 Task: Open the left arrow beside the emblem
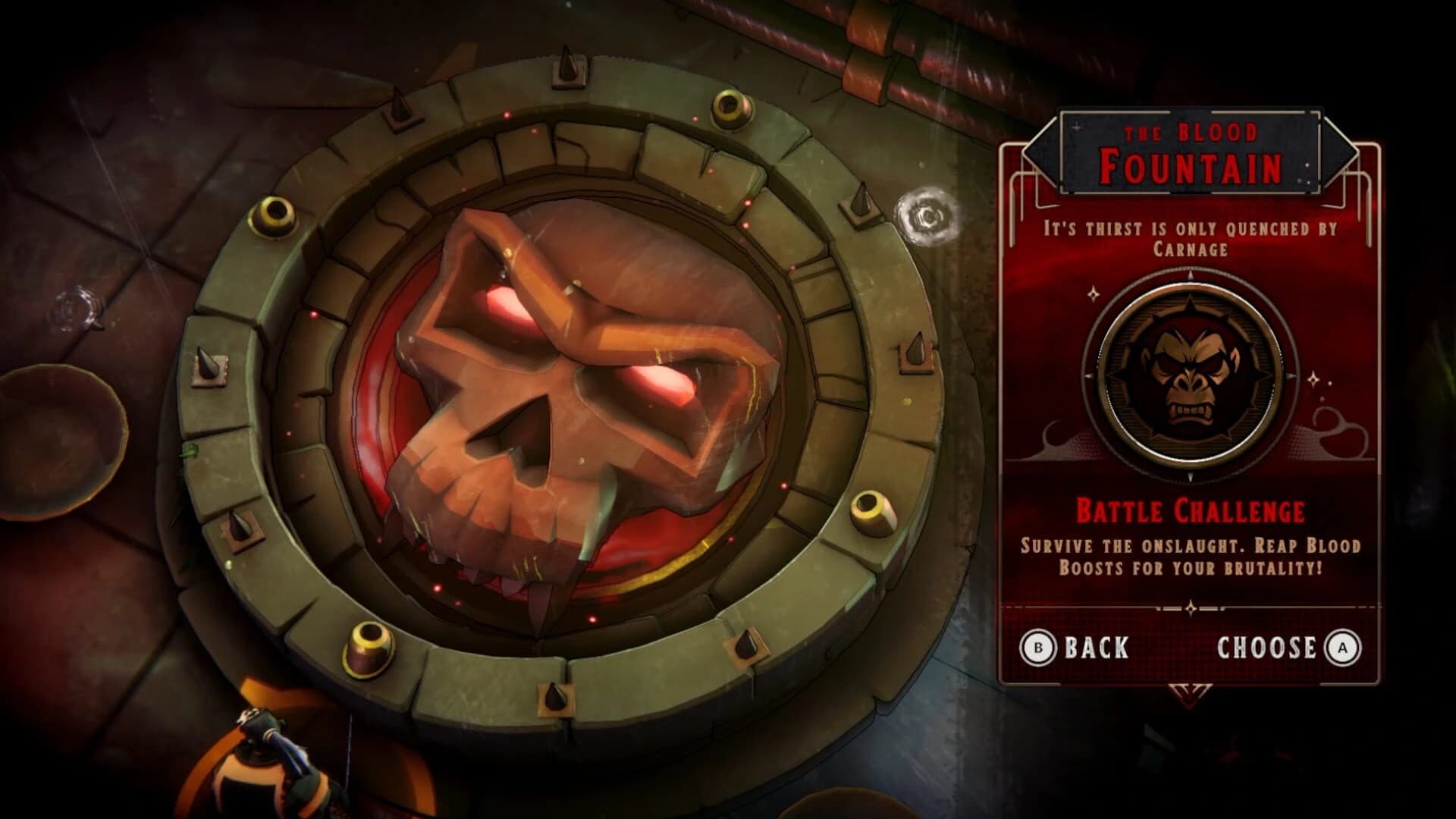pyautogui.click(x=1090, y=374)
